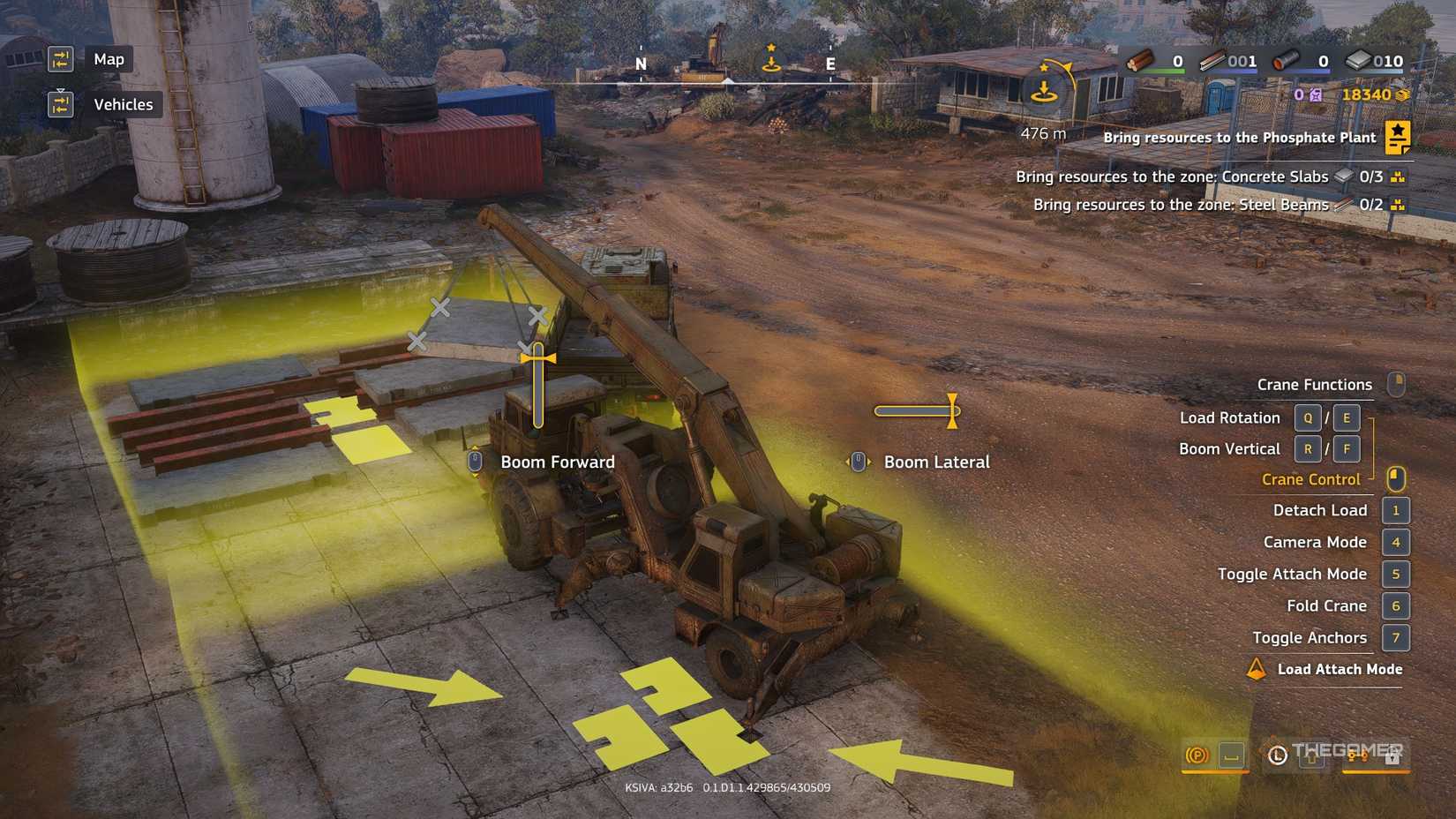1456x819 pixels.
Task: Click the clock icon near THEGAMER watermark
Action: [1278, 756]
